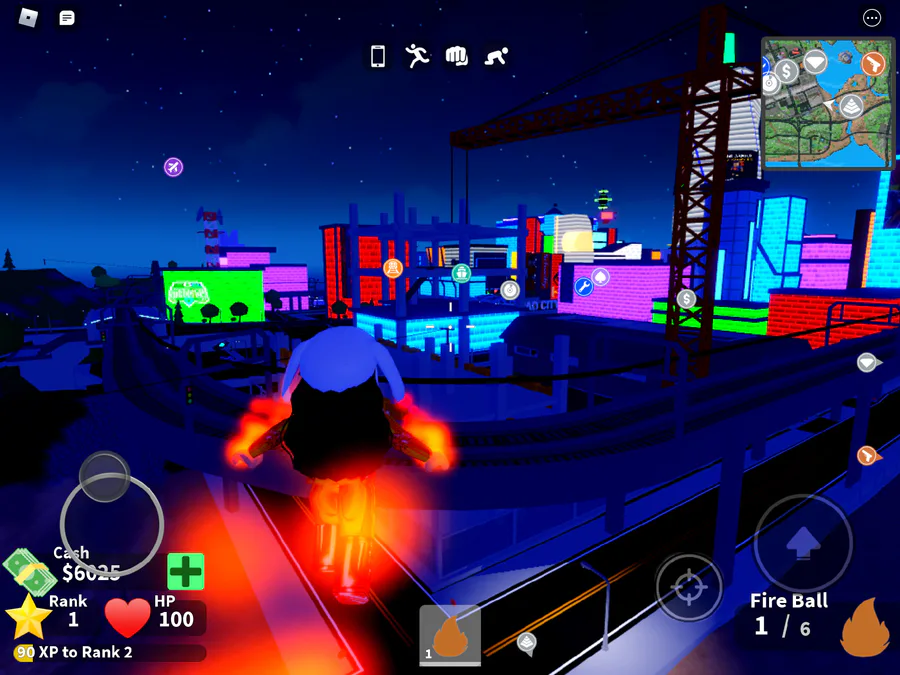
Task: Open the phone icon
Action: click(x=378, y=56)
